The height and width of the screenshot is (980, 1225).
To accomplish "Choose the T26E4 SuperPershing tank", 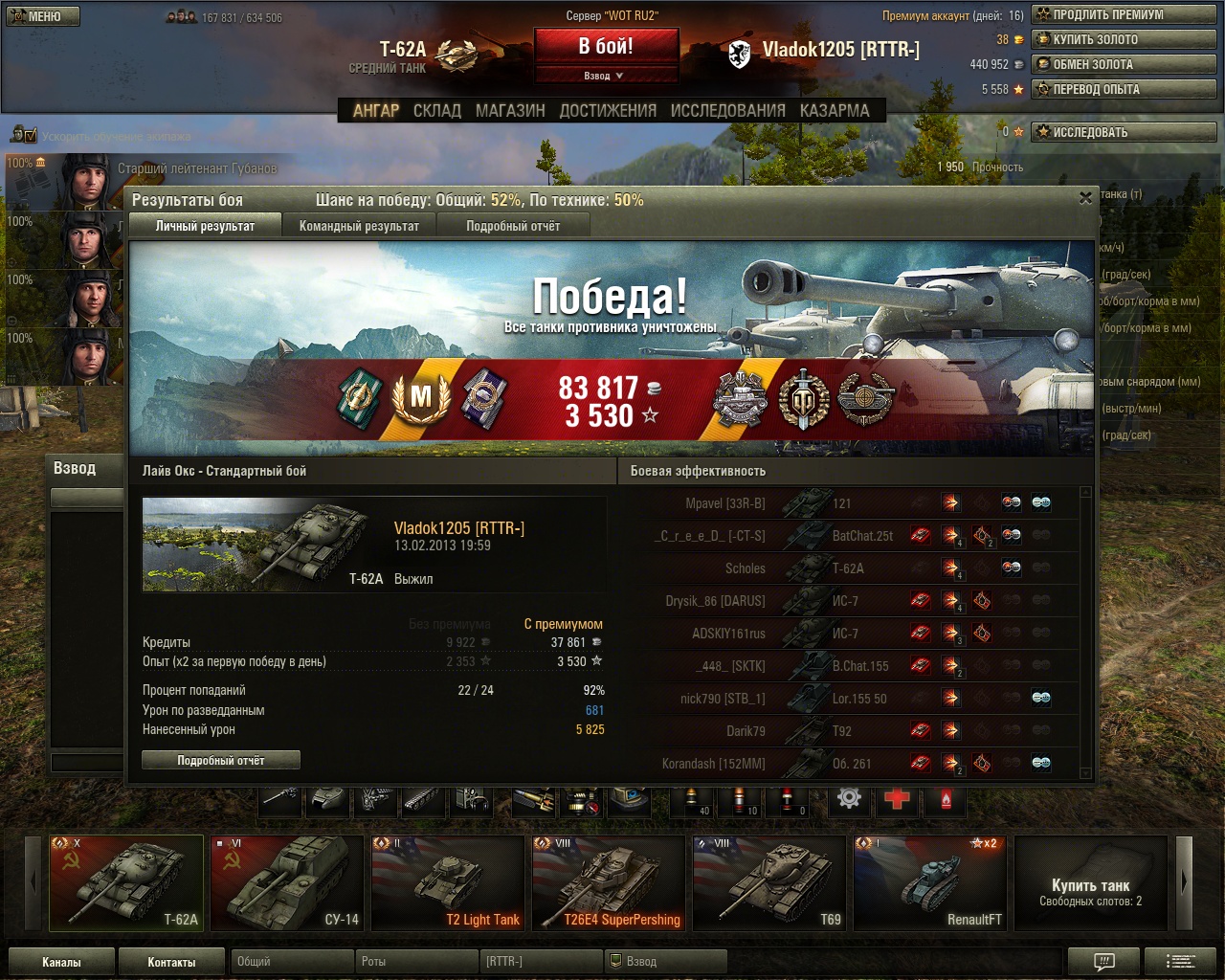I will [609, 882].
